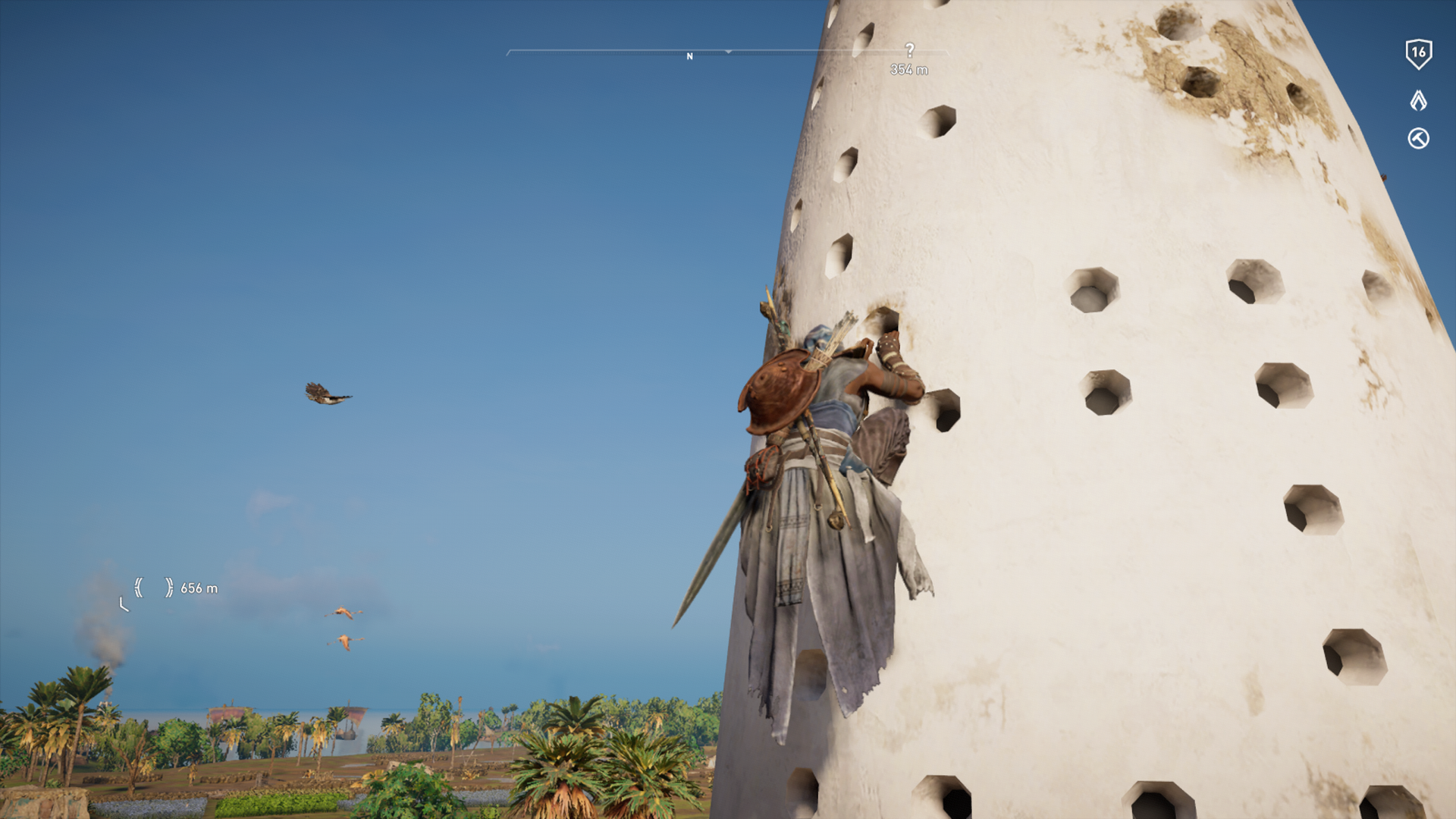The image size is (1456, 819).
Task: Click the north N marker on compass bar
Action: (689, 57)
